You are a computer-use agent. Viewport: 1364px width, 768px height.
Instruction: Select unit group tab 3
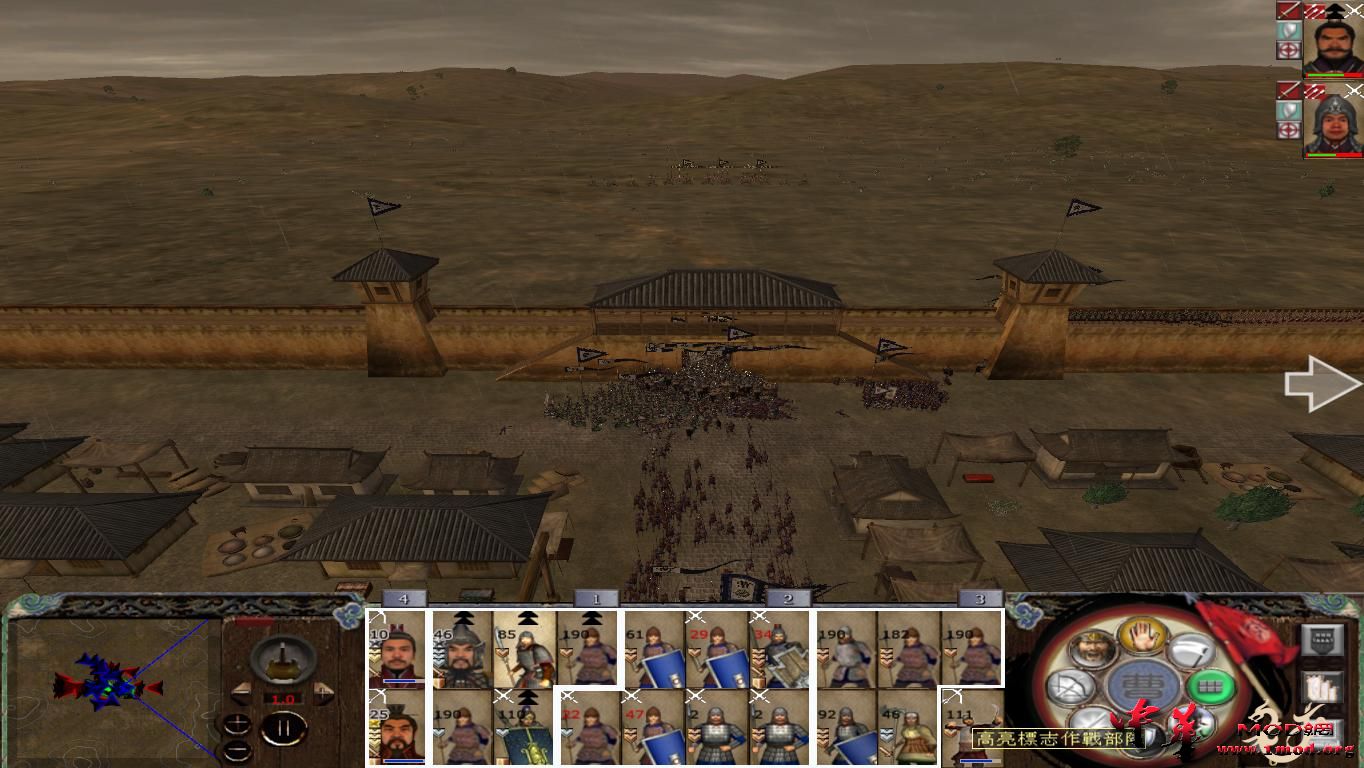click(x=978, y=597)
